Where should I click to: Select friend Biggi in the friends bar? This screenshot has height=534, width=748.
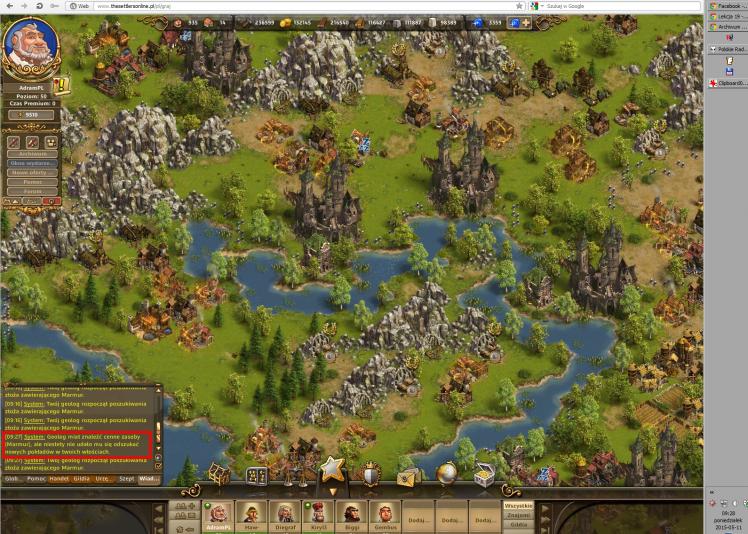click(x=352, y=516)
